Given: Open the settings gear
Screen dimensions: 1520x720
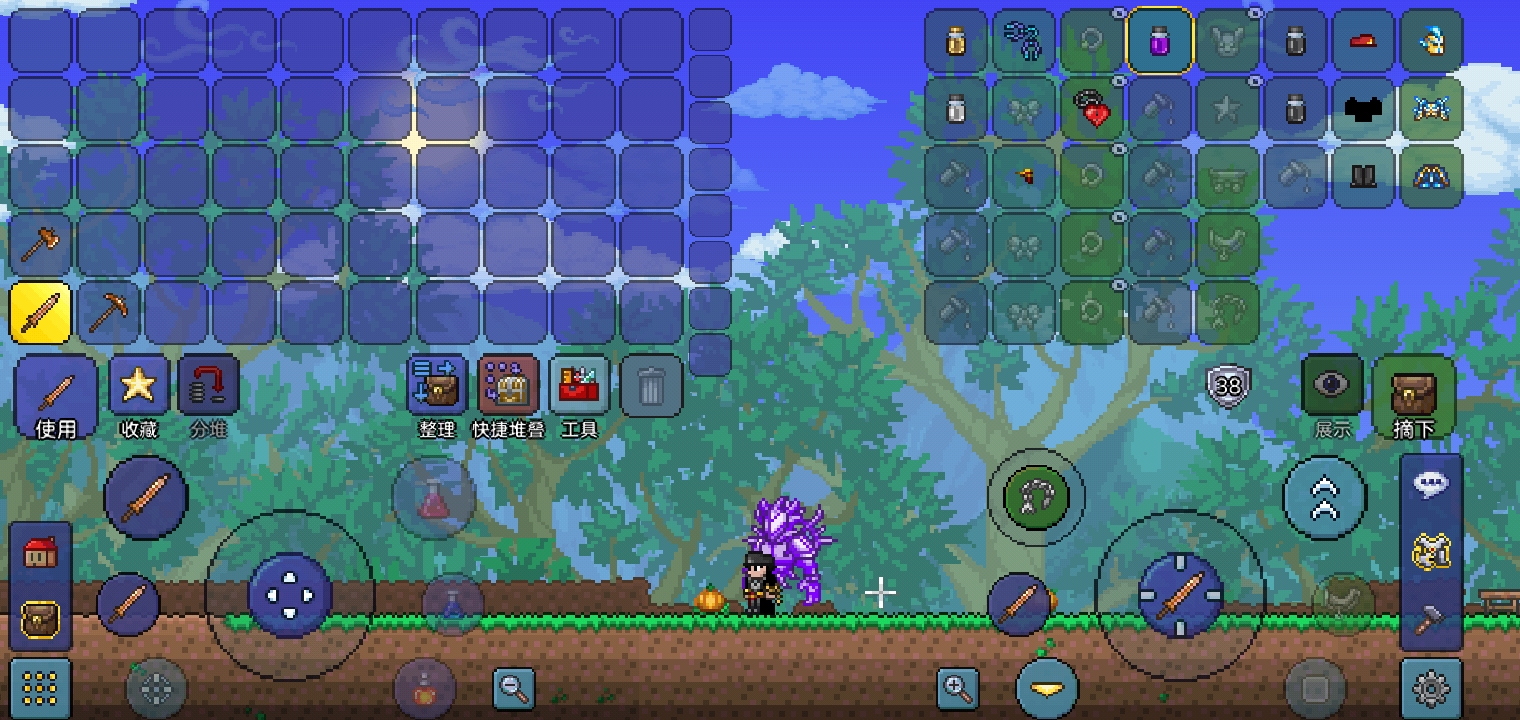Looking at the screenshot, I should [1431, 688].
